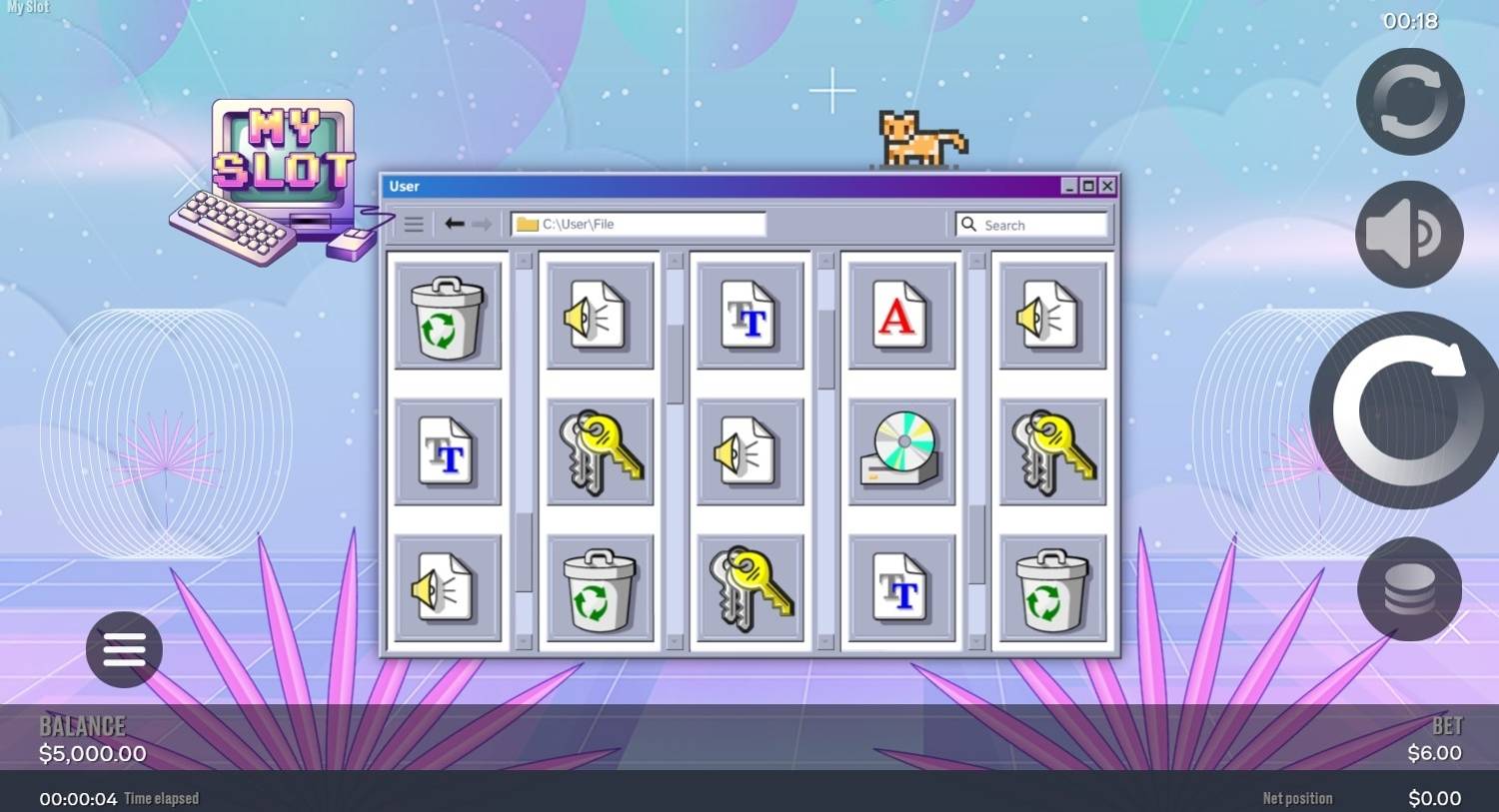Click the recycle bin symbol on reel one
The image size is (1499, 812).
click(x=448, y=316)
